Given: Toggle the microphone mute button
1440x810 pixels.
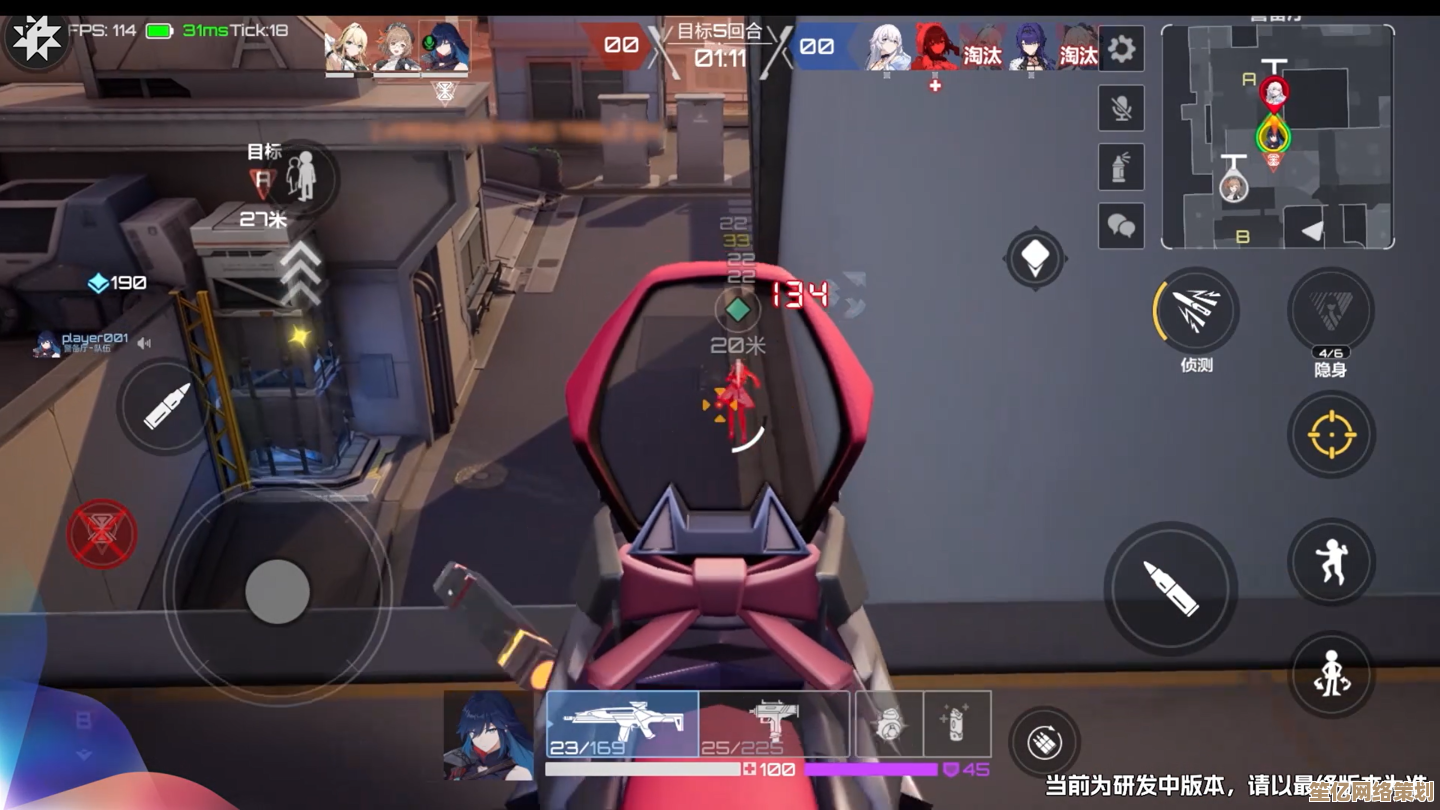Looking at the screenshot, I should coord(1121,108).
